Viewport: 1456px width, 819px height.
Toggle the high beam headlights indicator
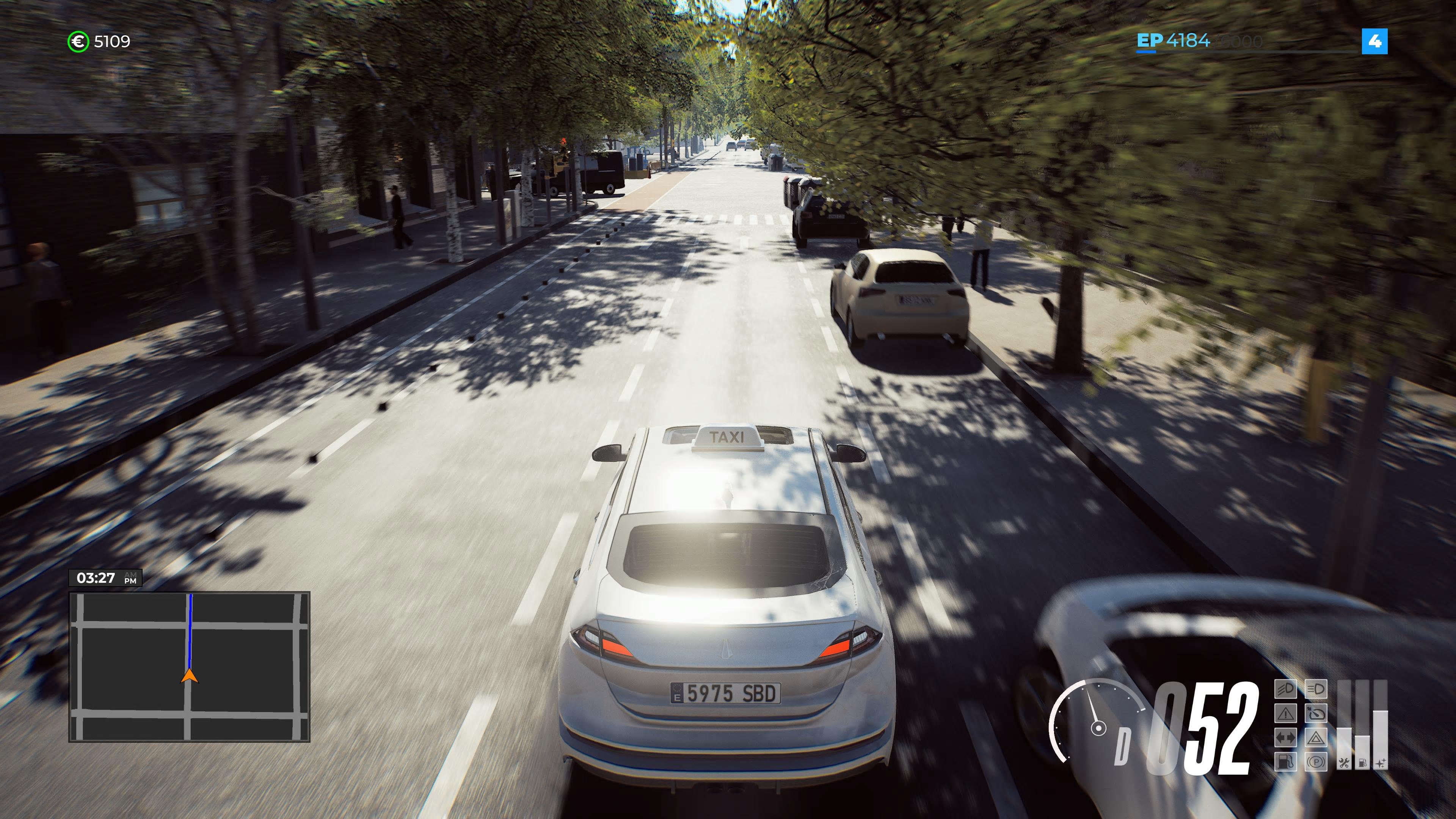(1316, 690)
